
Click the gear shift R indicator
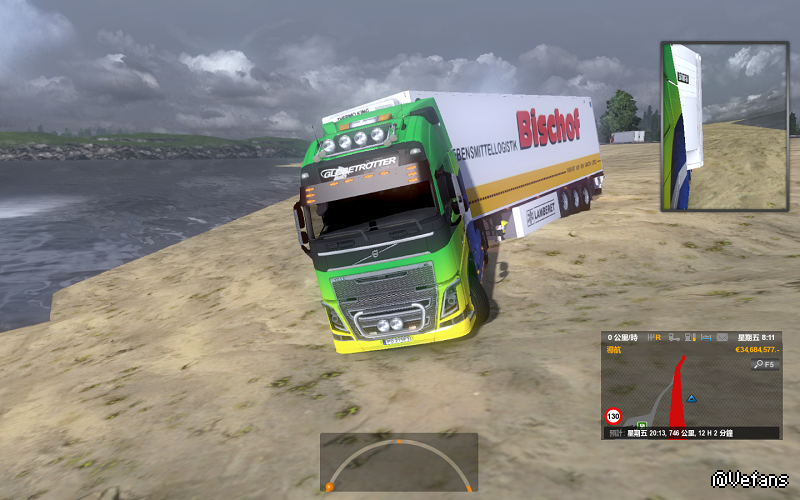coord(655,338)
